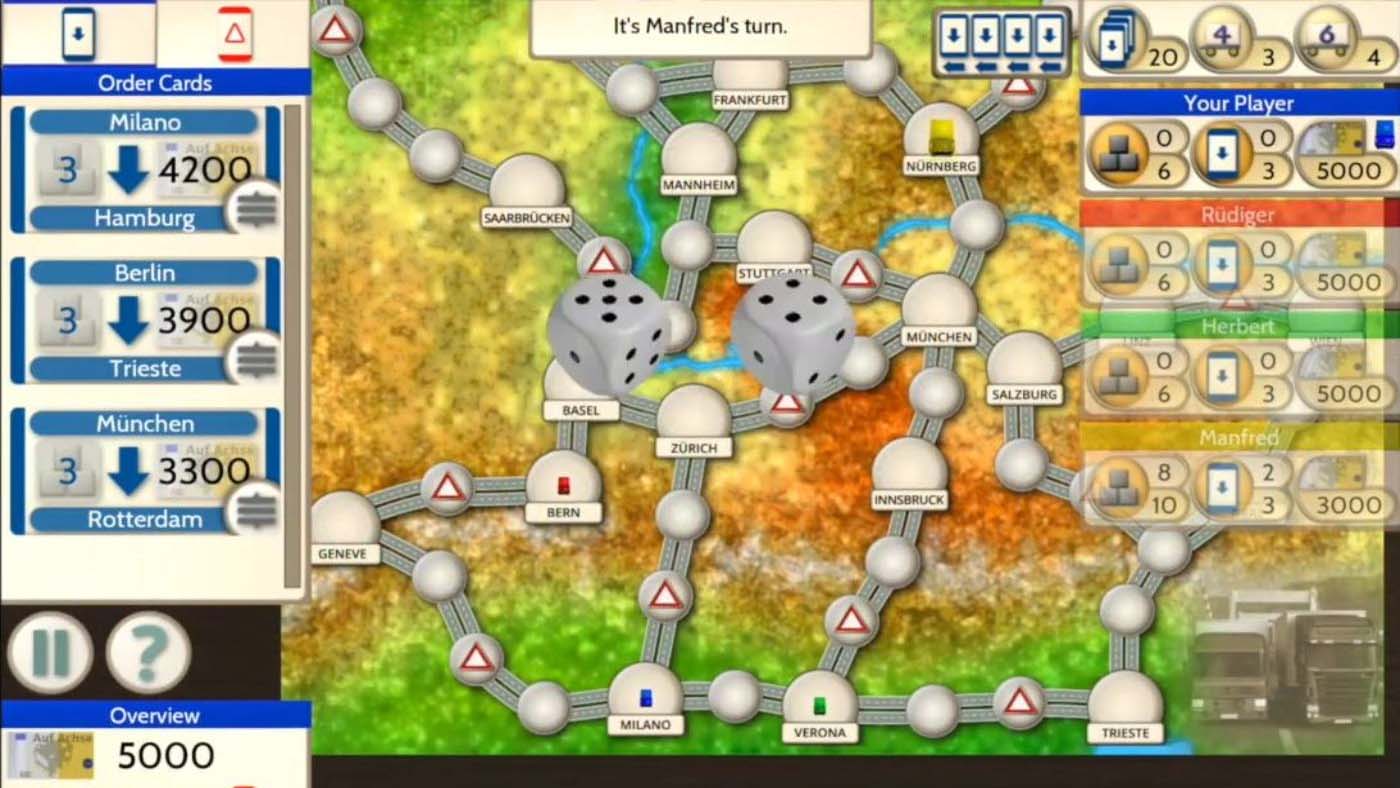Open help via the question mark icon
The height and width of the screenshot is (788, 1400).
[x=150, y=651]
